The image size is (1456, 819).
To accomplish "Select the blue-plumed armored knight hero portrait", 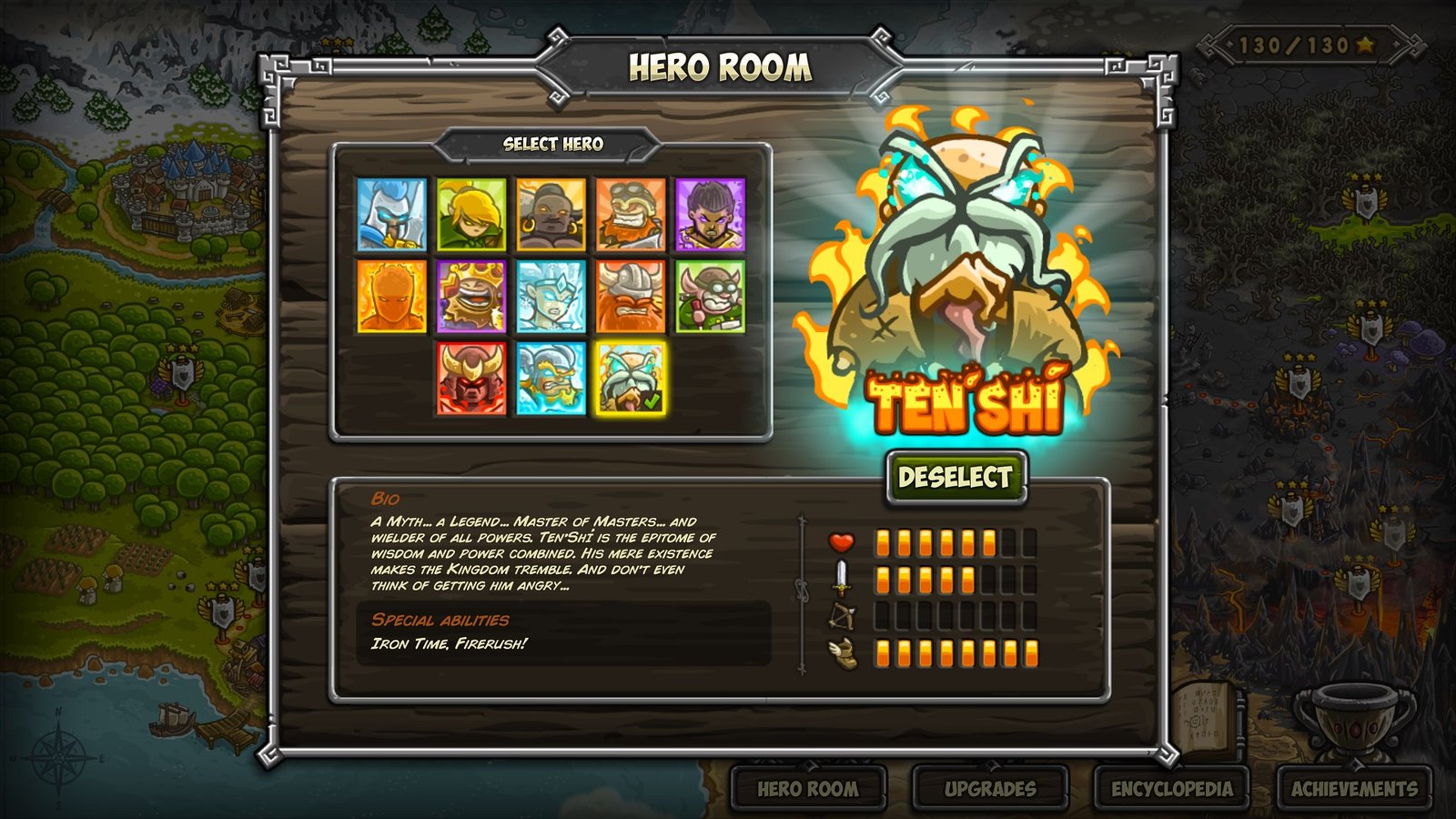I will [391, 215].
